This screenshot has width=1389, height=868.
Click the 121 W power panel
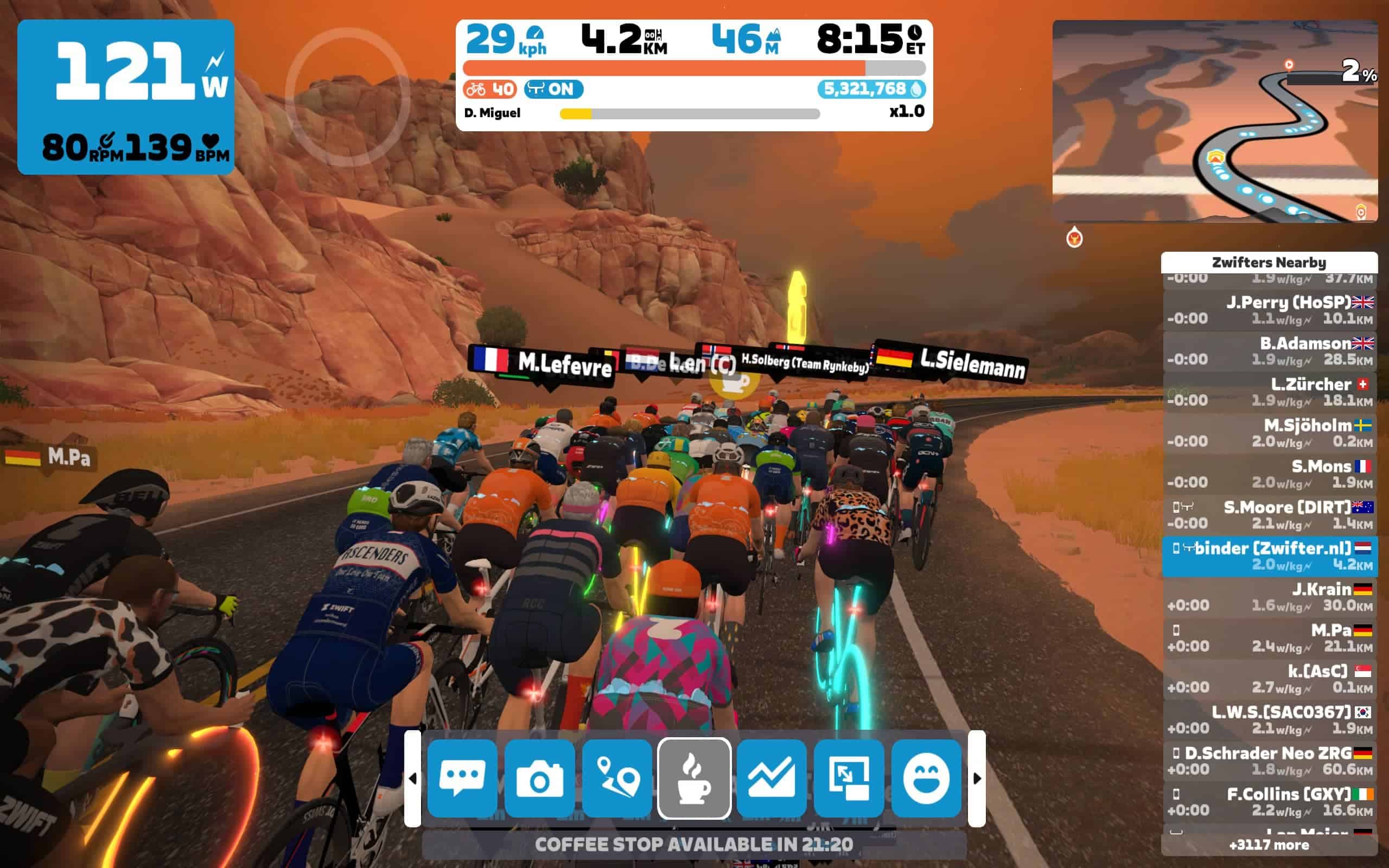(x=126, y=97)
